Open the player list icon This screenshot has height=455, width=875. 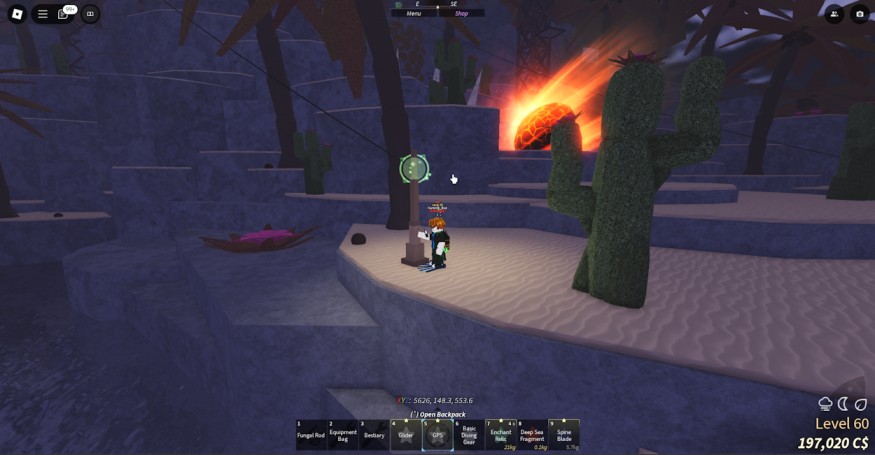[834, 14]
